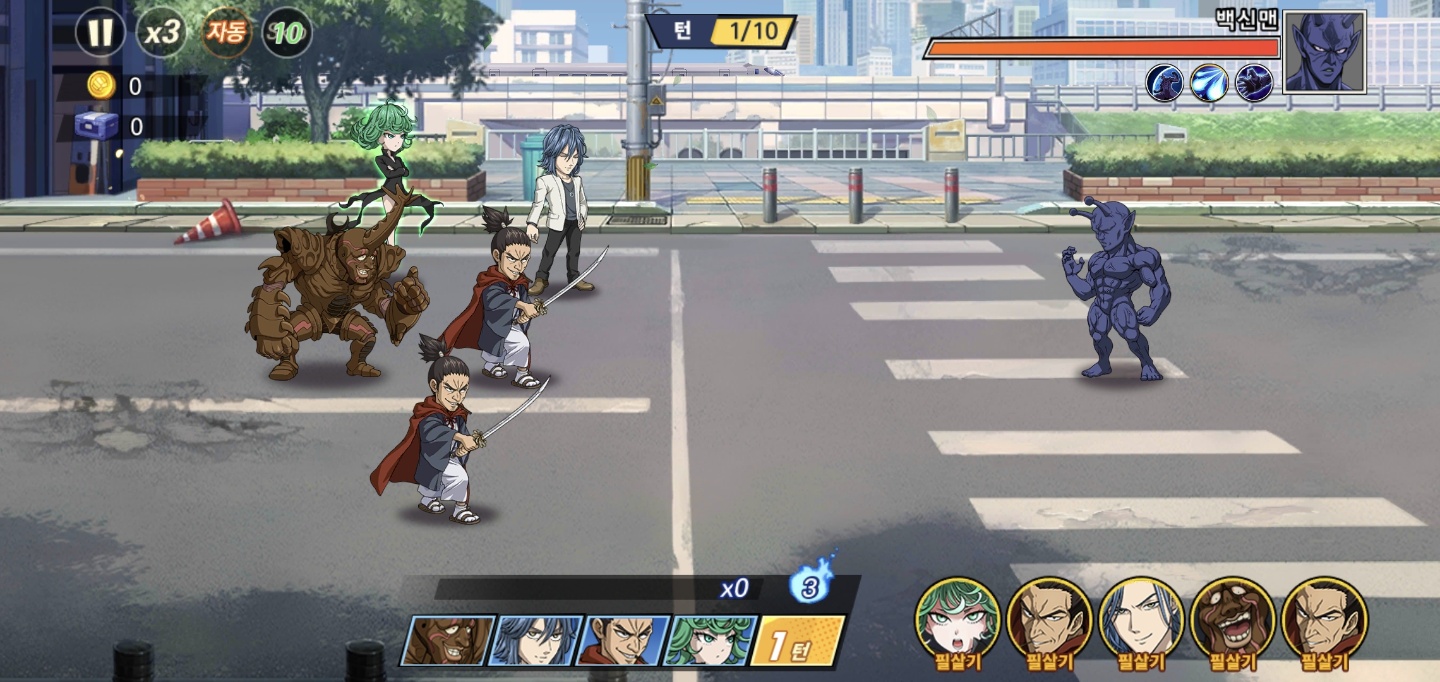Select brown monster portrait in turn order
Screen dimensions: 1440x682
(448, 641)
